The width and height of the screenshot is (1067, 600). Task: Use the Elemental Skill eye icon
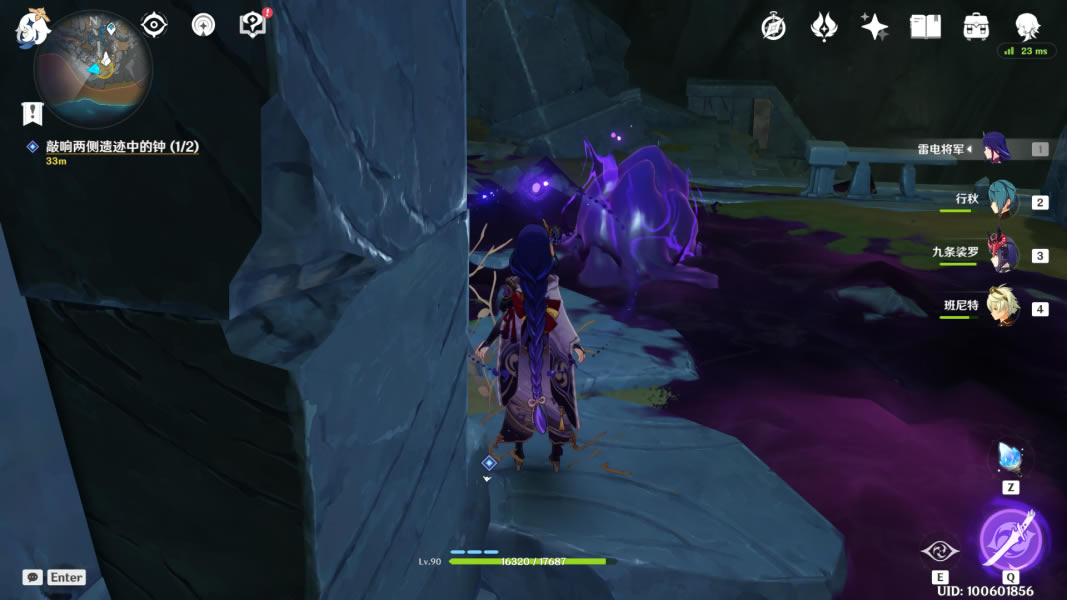(940, 551)
